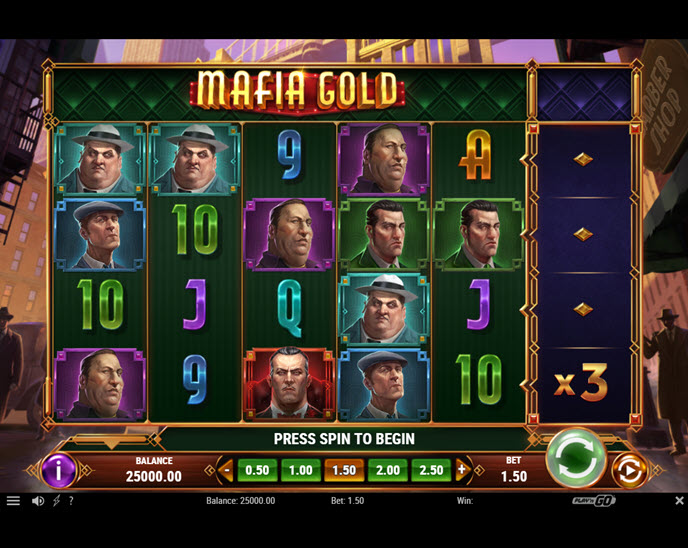Open the hamburger menu
Image resolution: width=688 pixels, height=548 pixels.
pos(13,501)
